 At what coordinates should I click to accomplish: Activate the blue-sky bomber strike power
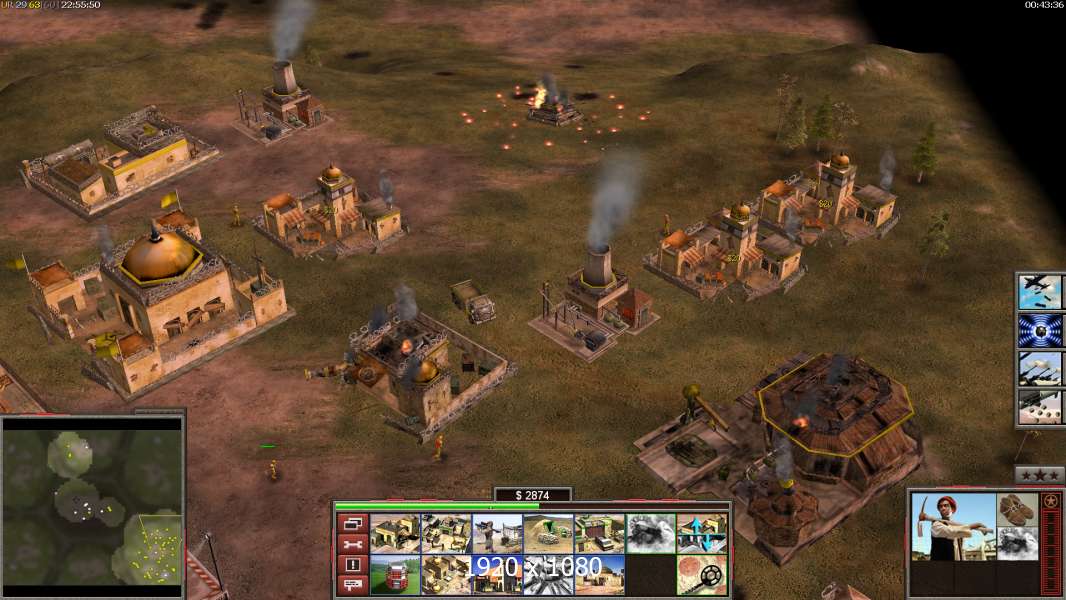tap(1040, 292)
